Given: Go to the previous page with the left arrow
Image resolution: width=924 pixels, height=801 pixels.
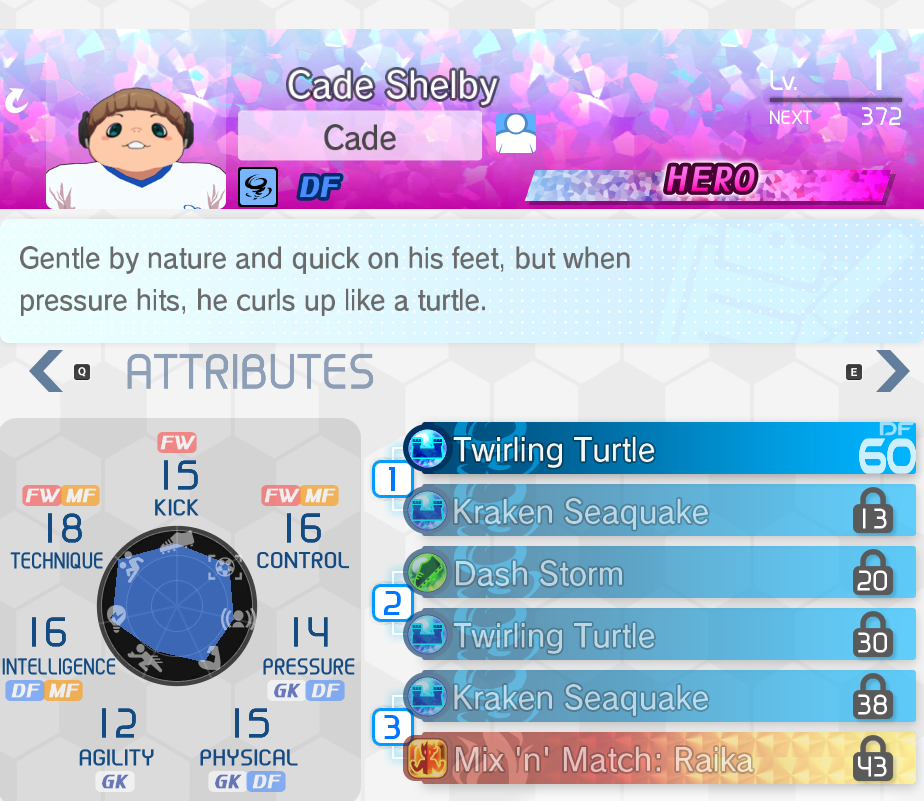Looking at the screenshot, I should pos(46,371).
